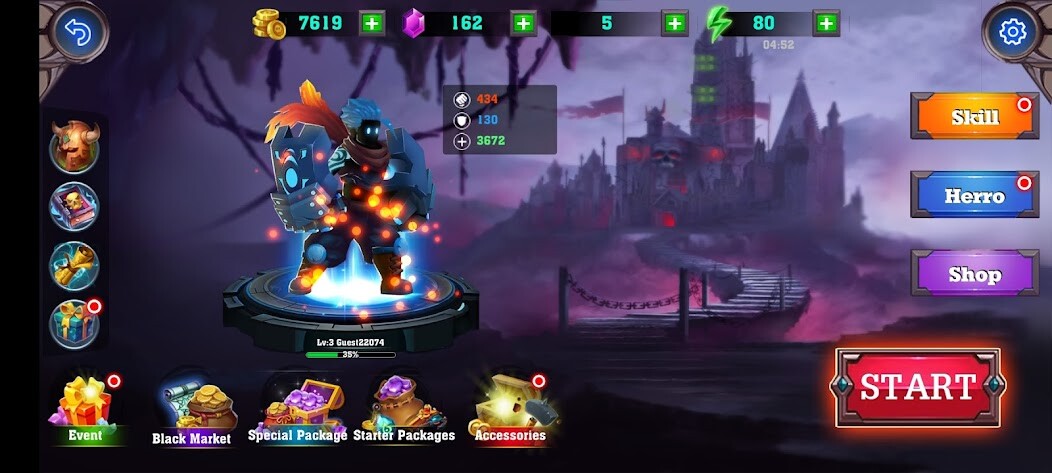Refill energy with the green plus button

[x=825, y=23]
